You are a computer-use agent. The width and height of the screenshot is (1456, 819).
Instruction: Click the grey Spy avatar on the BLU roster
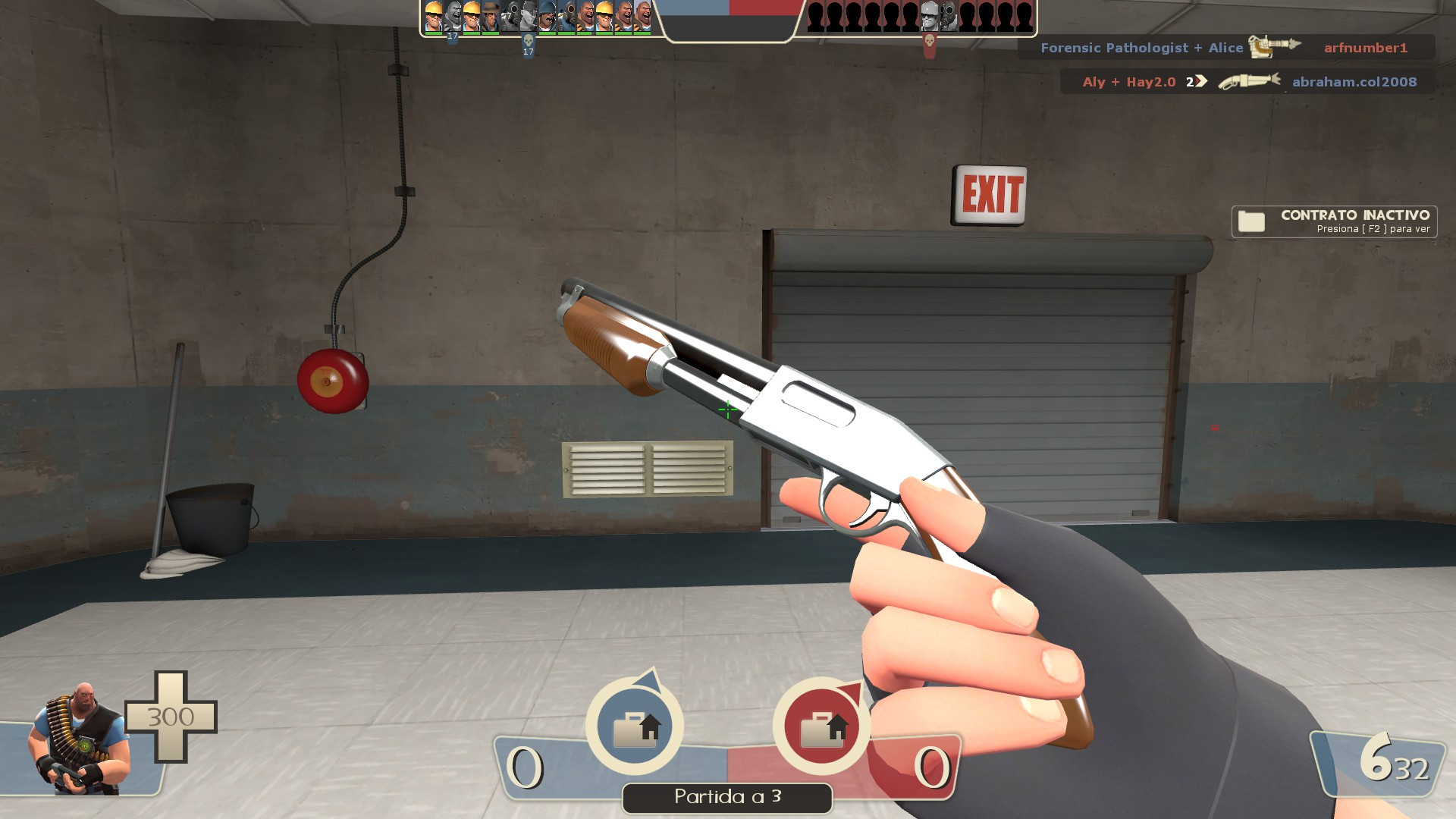[x=528, y=15]
